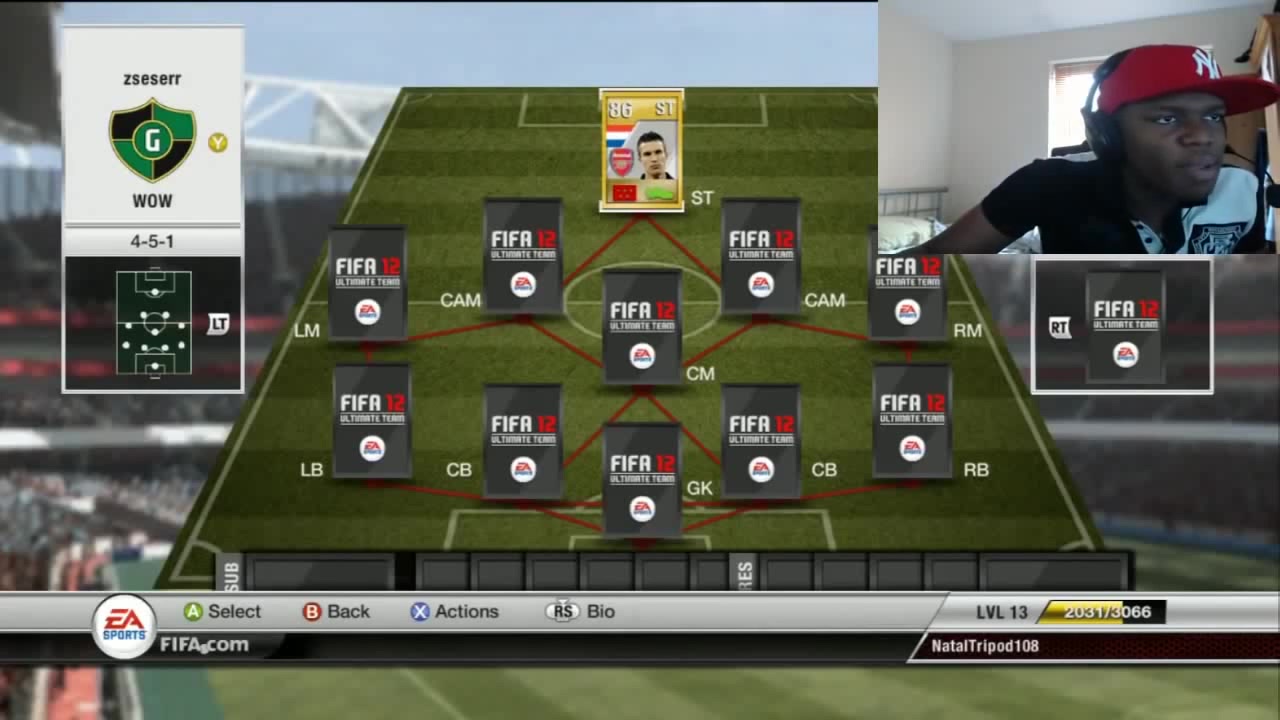
Task: Click the zseserr club crest badge
Action: click(153, 140)
